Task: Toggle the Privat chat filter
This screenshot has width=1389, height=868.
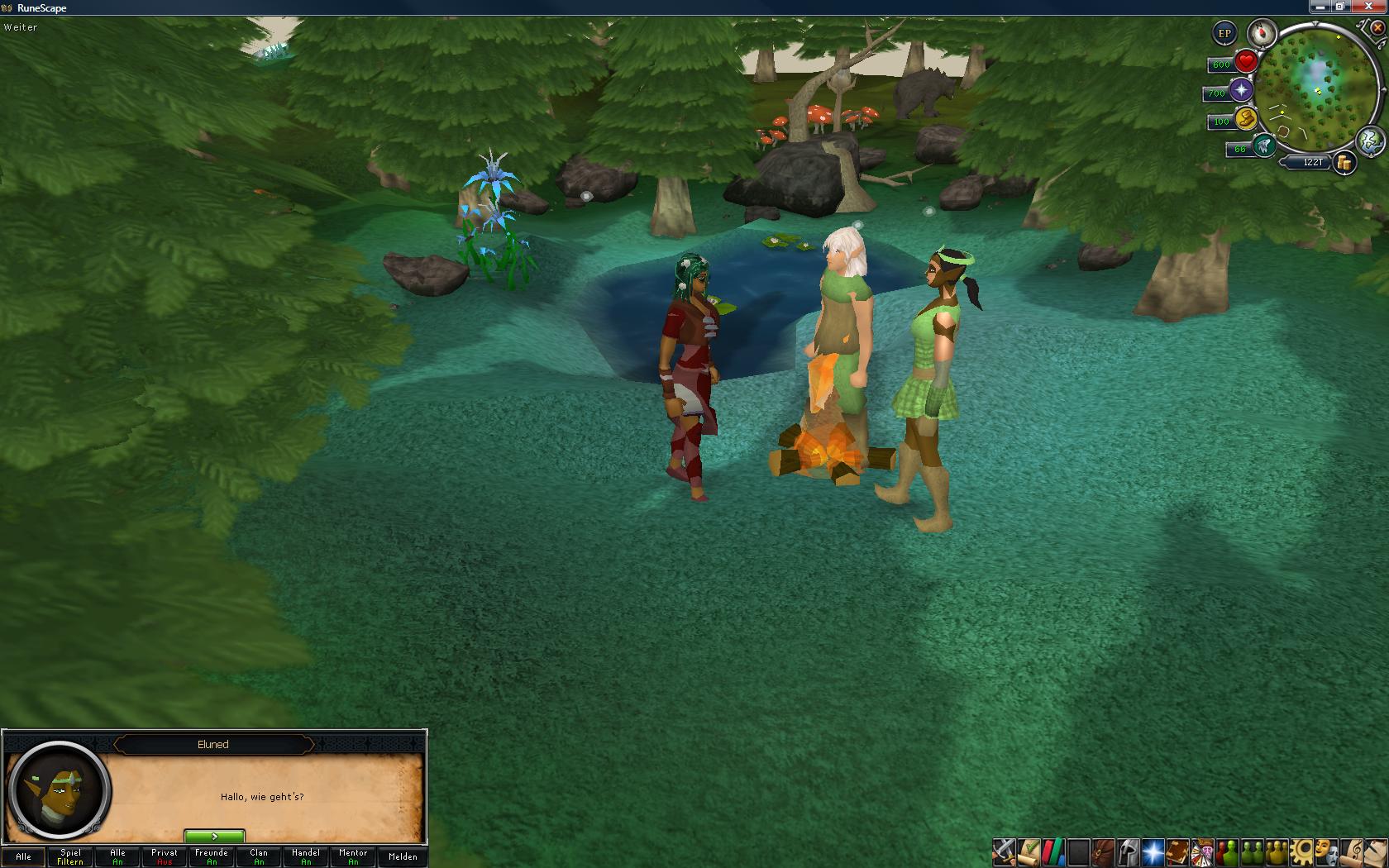Action: tap(165, 856)
